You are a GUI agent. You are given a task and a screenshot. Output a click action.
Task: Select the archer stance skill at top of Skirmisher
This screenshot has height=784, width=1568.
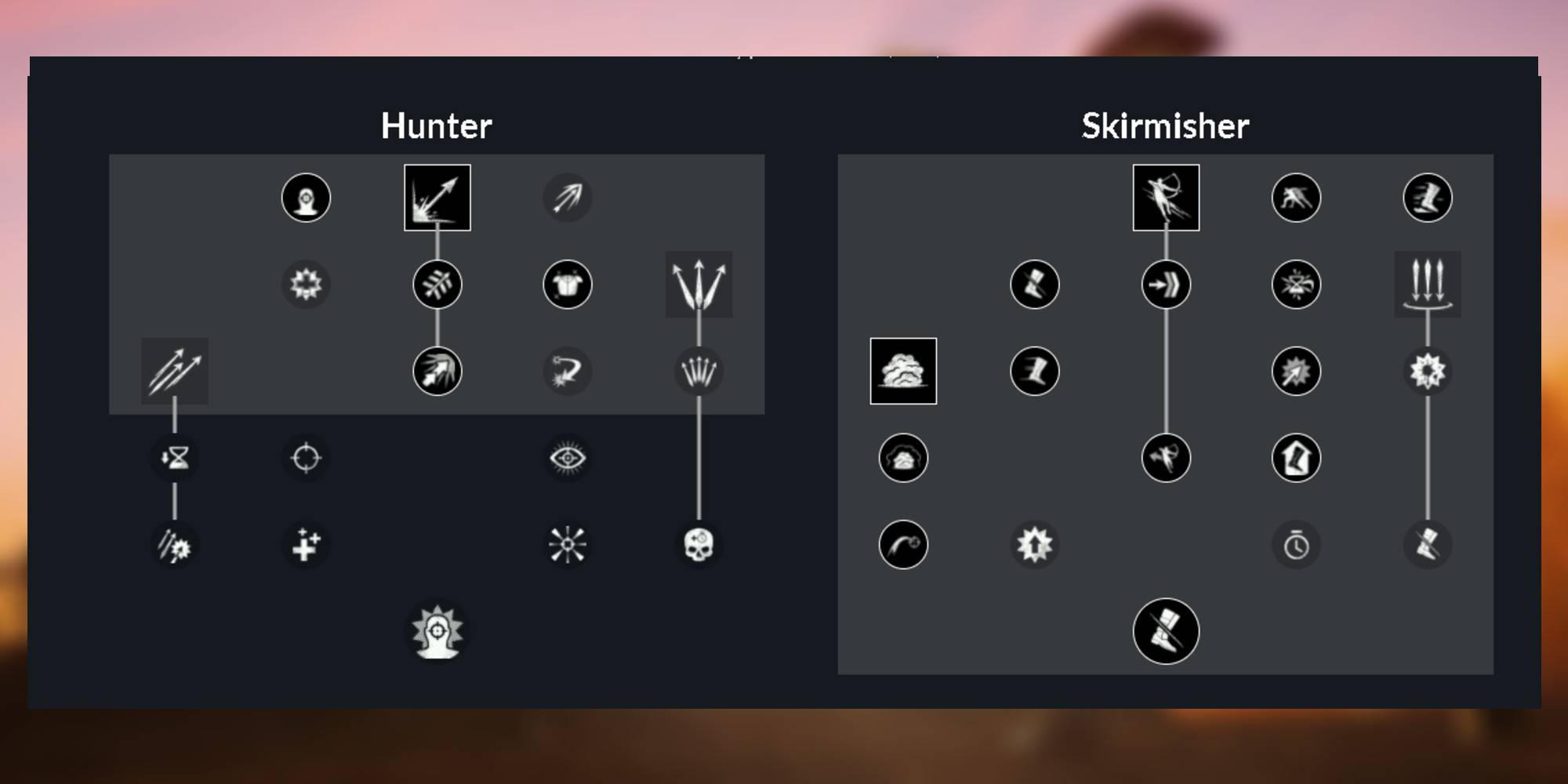click(1165, 197)
